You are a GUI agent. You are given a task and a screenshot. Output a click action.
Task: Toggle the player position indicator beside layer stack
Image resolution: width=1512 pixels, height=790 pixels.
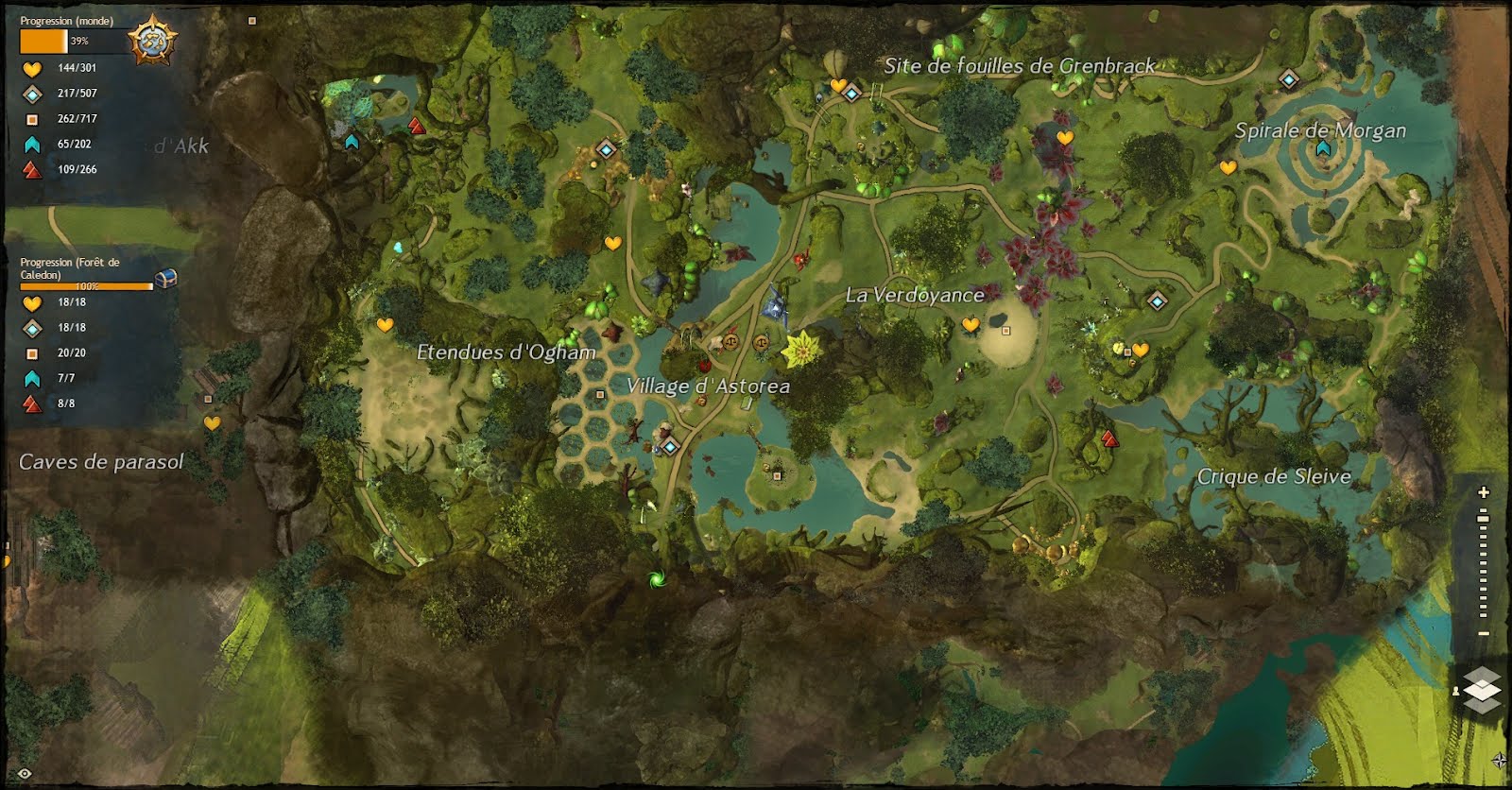(1456, 693)
